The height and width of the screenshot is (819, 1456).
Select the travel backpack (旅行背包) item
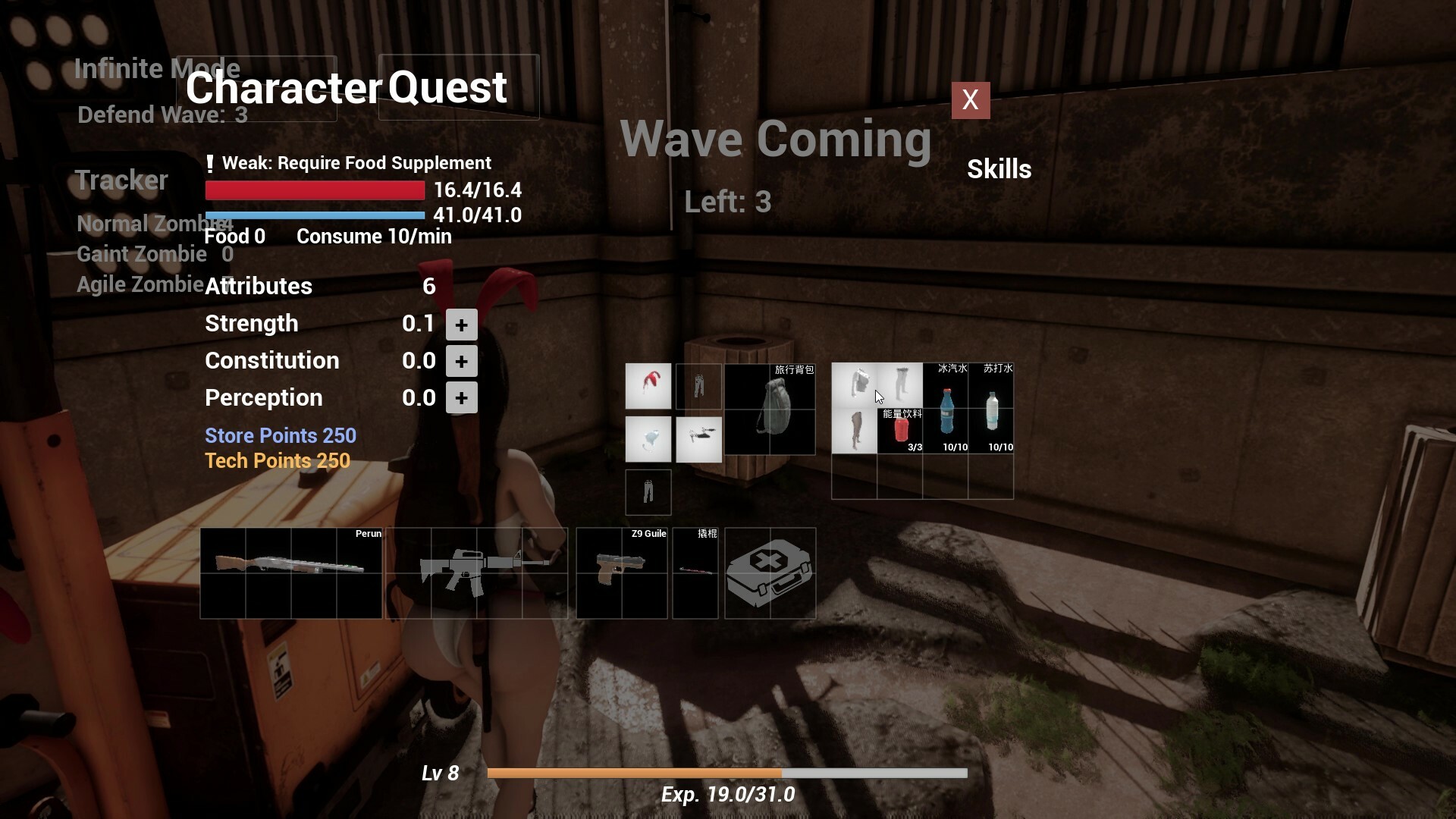[769, 409]
